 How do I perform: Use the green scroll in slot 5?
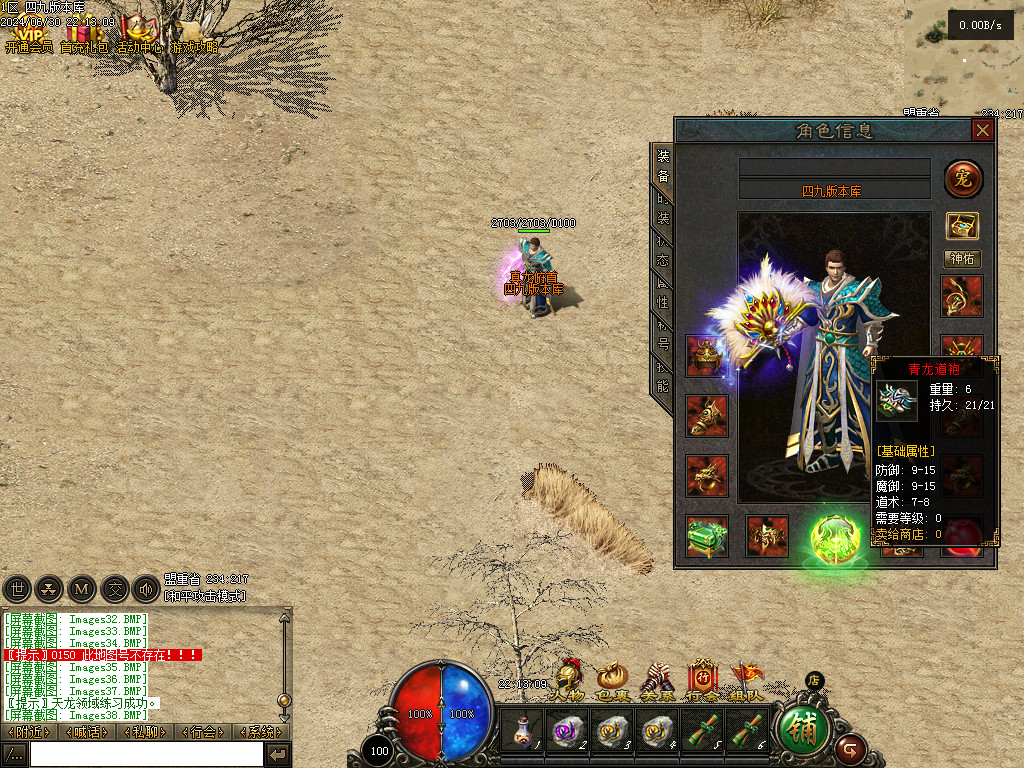(x=702, y=731)
